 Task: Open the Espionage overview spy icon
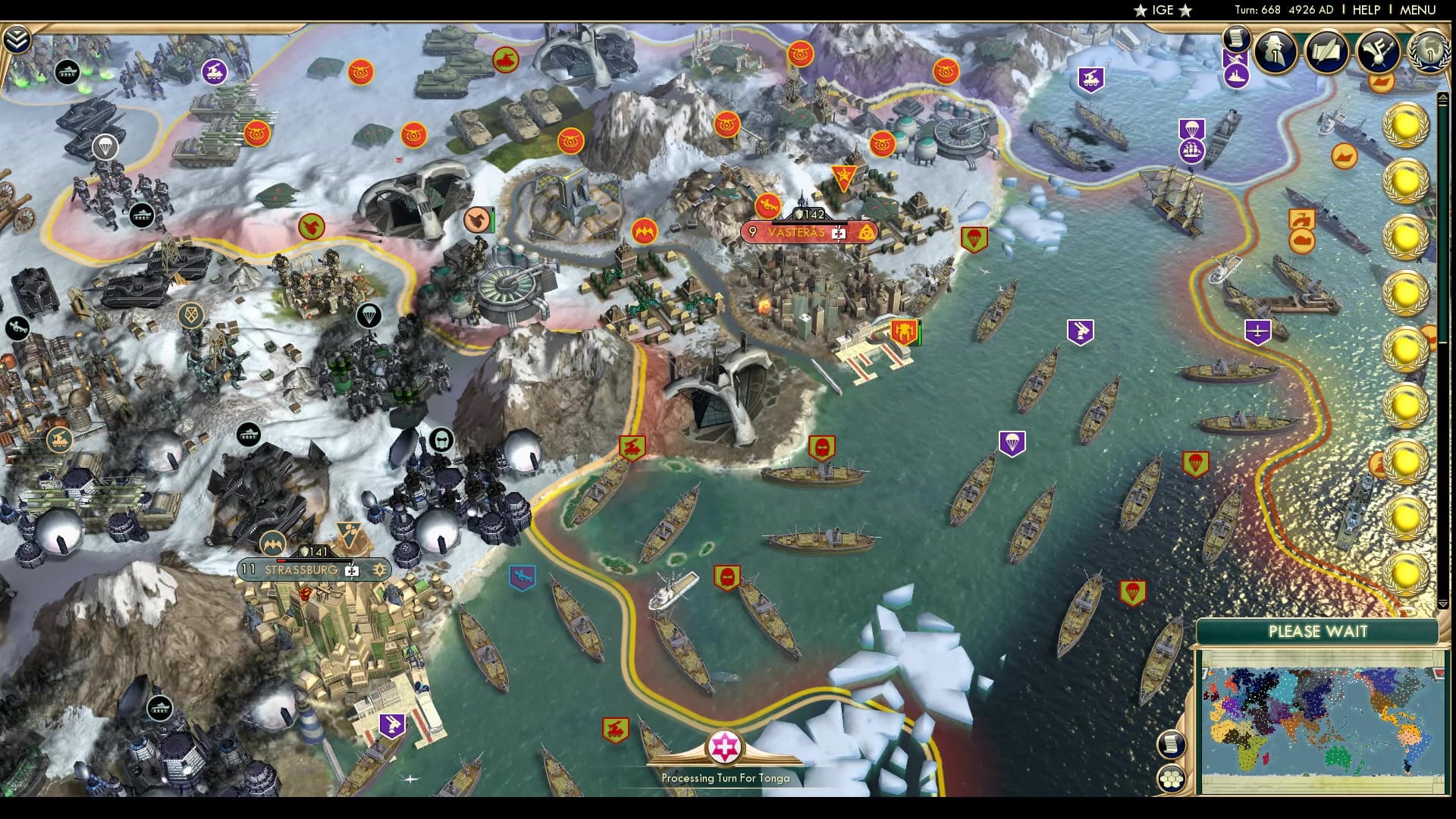(1275, 53)
